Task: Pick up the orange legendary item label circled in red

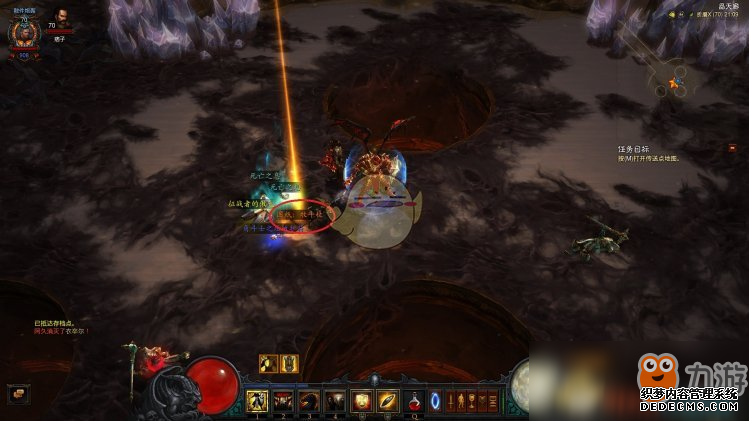Action: coord(300,215)
